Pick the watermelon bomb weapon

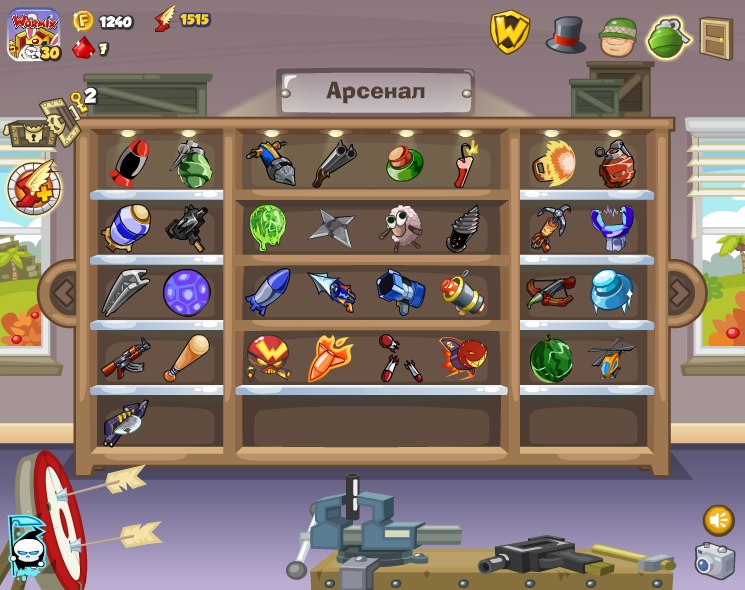551,358
